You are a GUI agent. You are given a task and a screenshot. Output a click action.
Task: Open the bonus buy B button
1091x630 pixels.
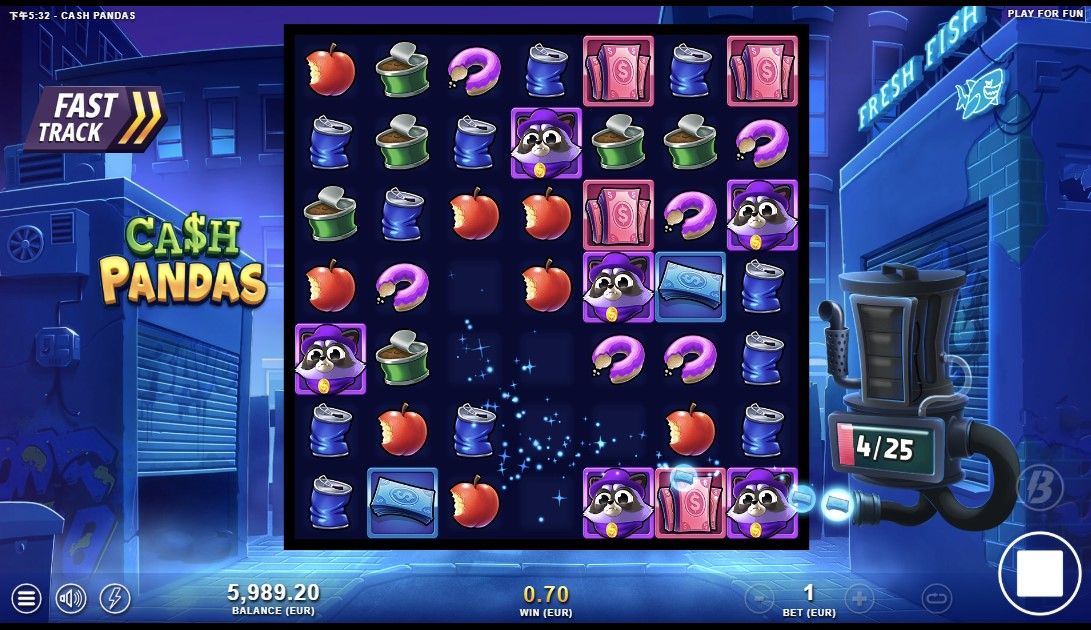[1039, 487]
